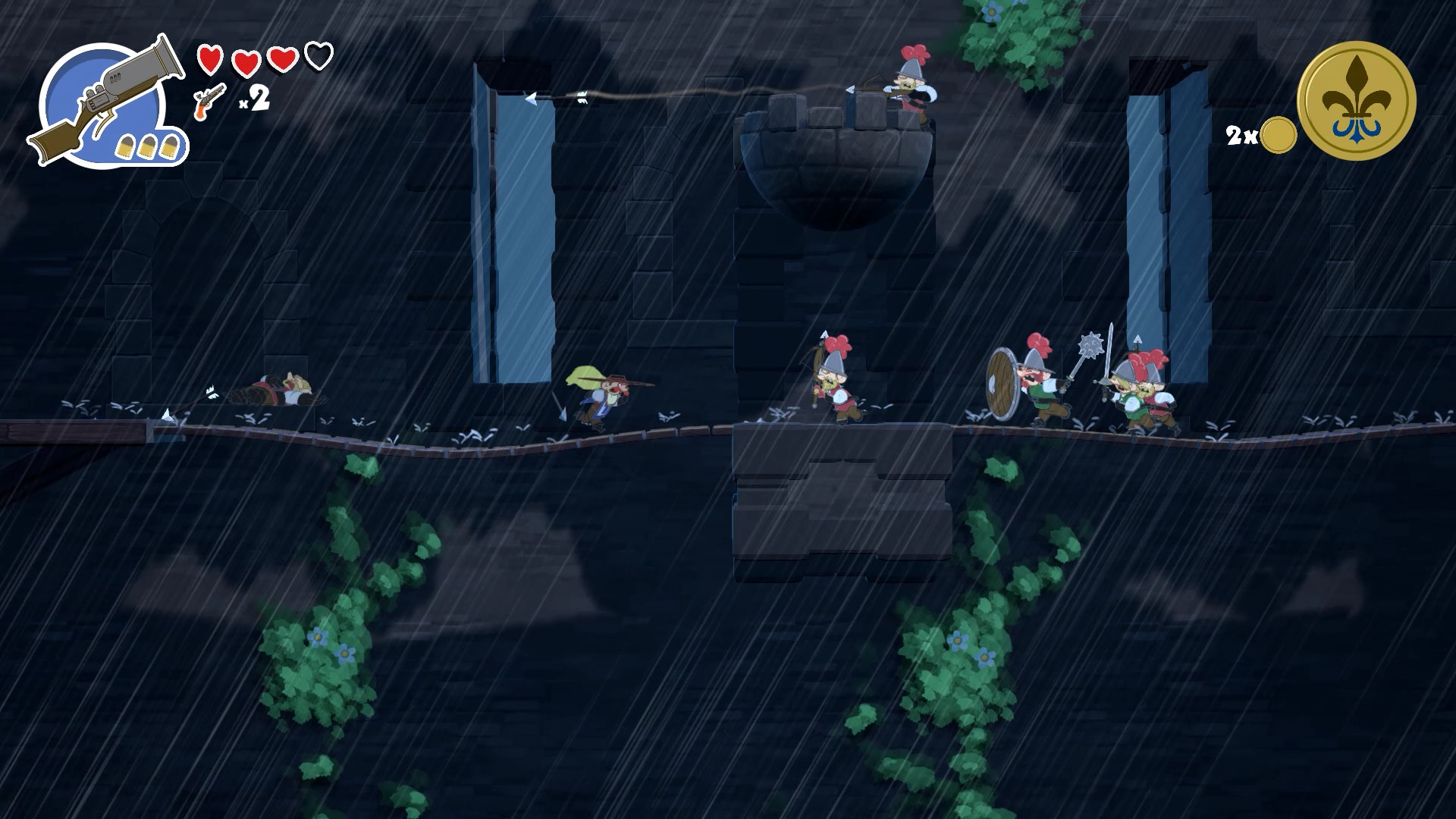Click the third red heart in the HUD
The height and width of the screenshot is (819, 1456).
point(283,58)
